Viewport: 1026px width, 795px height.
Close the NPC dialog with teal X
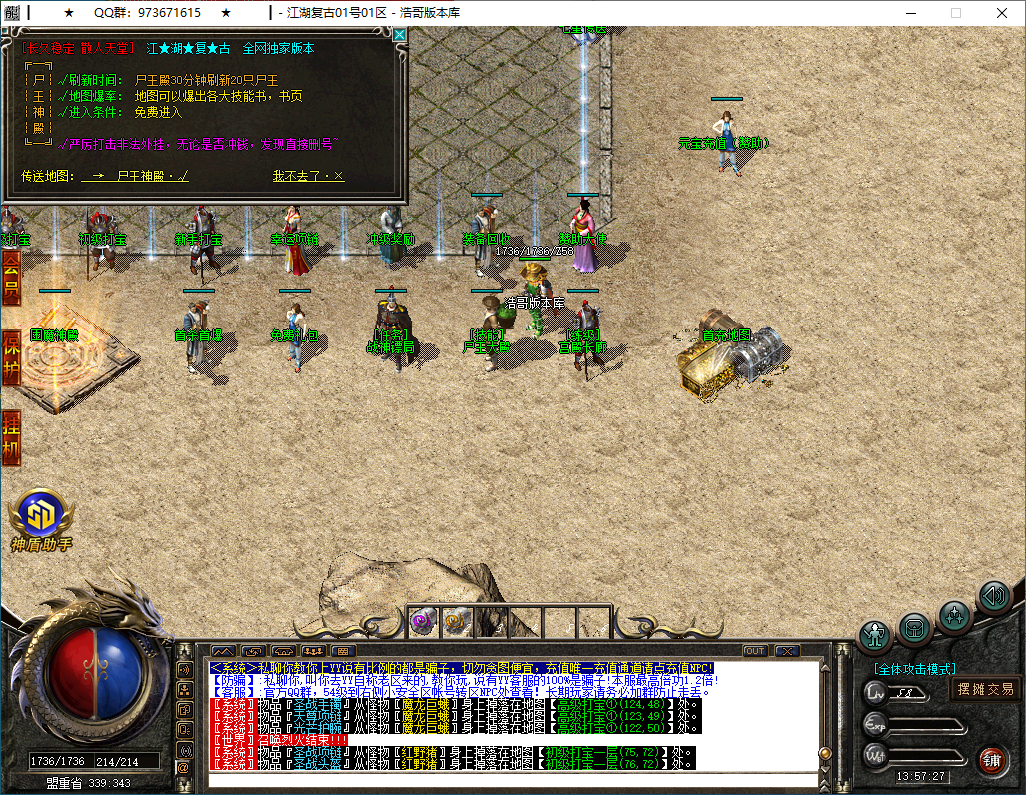400,35
